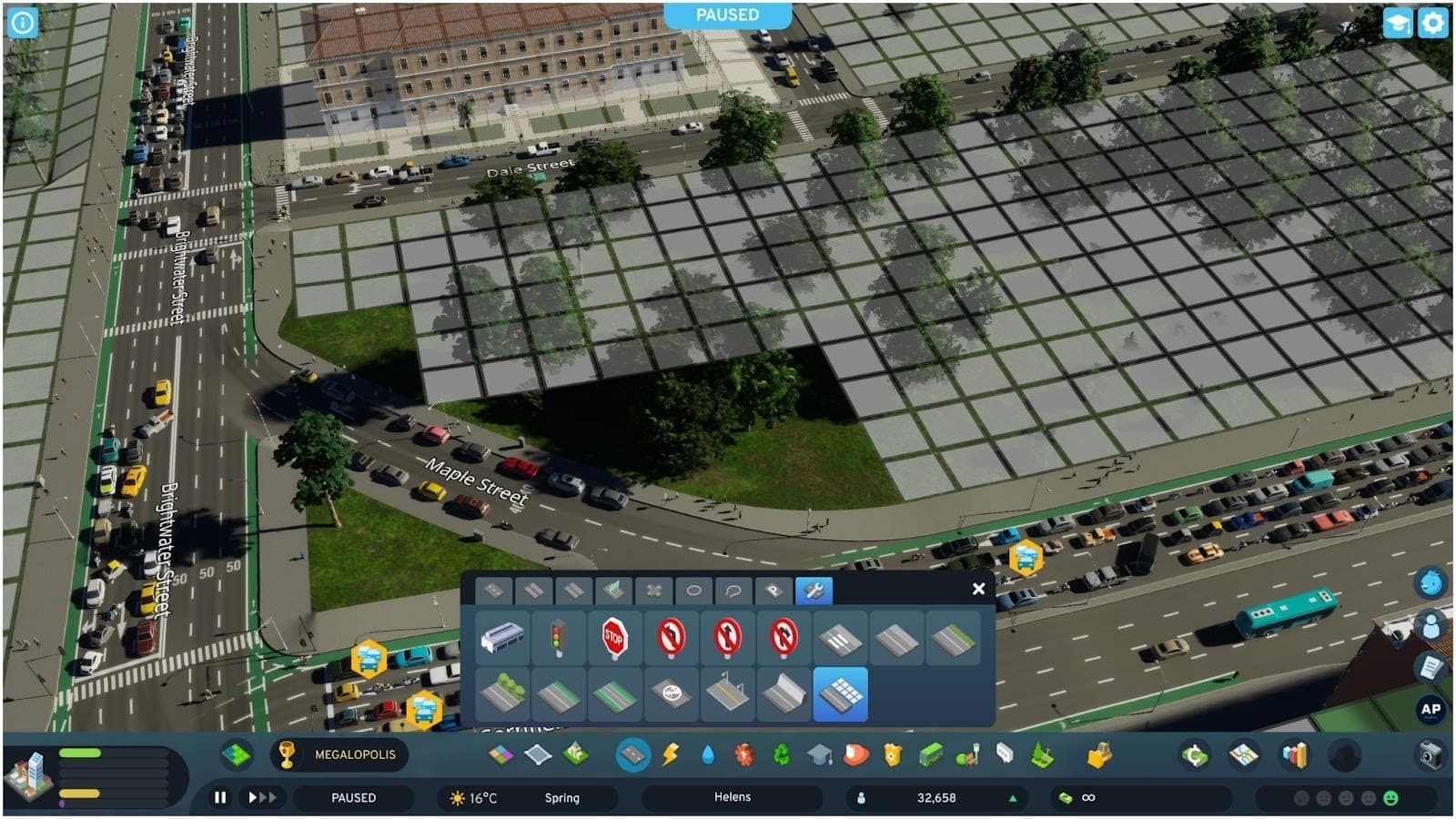Change simulation speed with triple arrows
The height and width of the screenshot is (819, 1456).
click(262, 797)
